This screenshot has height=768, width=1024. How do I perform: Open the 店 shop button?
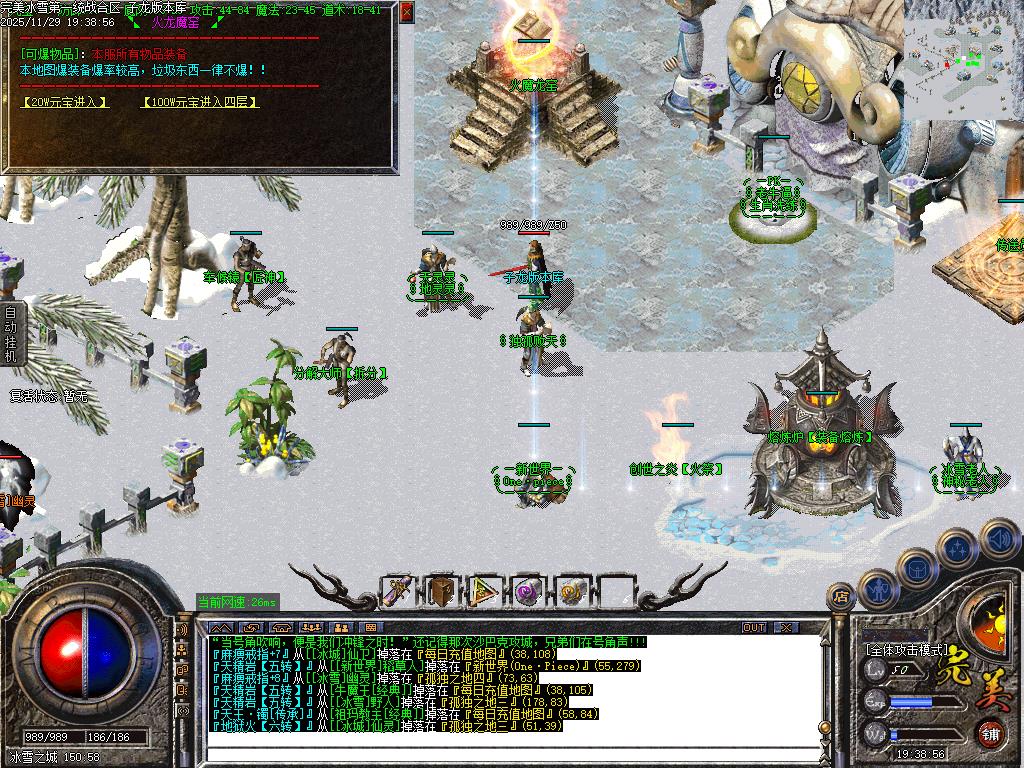pos(840,596)
